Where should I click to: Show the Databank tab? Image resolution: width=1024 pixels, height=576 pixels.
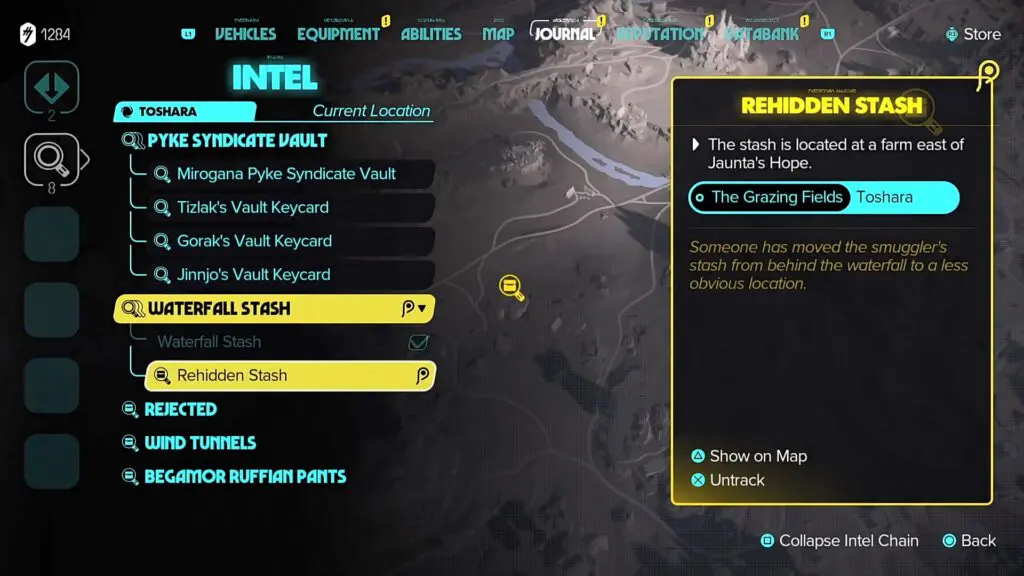(762, 34)
